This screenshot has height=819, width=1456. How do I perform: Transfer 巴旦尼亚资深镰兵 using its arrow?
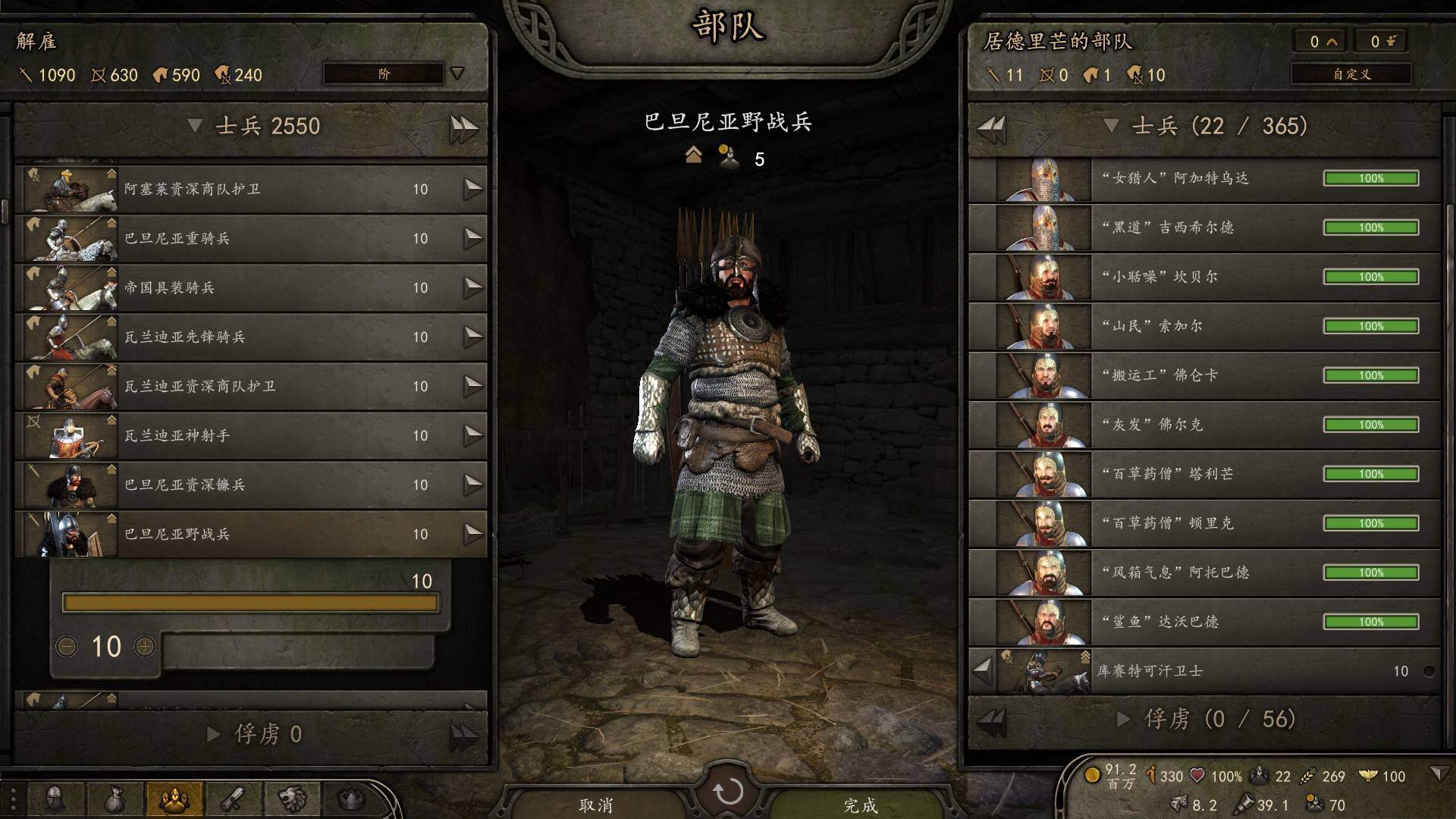(x=473, y=485)
